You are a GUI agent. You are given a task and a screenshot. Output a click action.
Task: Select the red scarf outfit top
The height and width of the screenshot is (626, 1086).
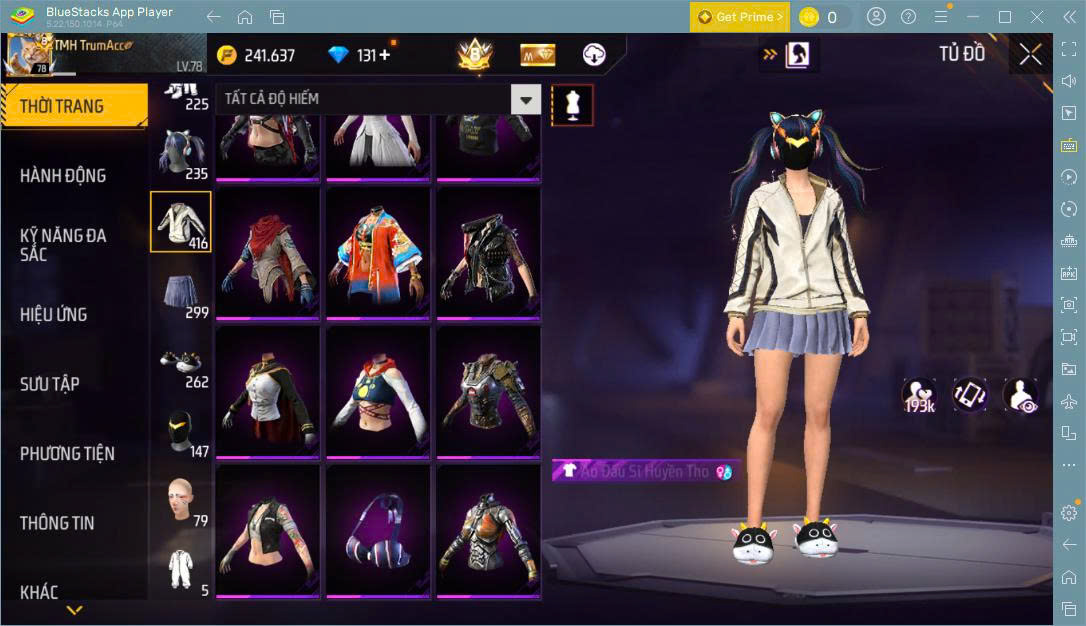coord(267,252)
